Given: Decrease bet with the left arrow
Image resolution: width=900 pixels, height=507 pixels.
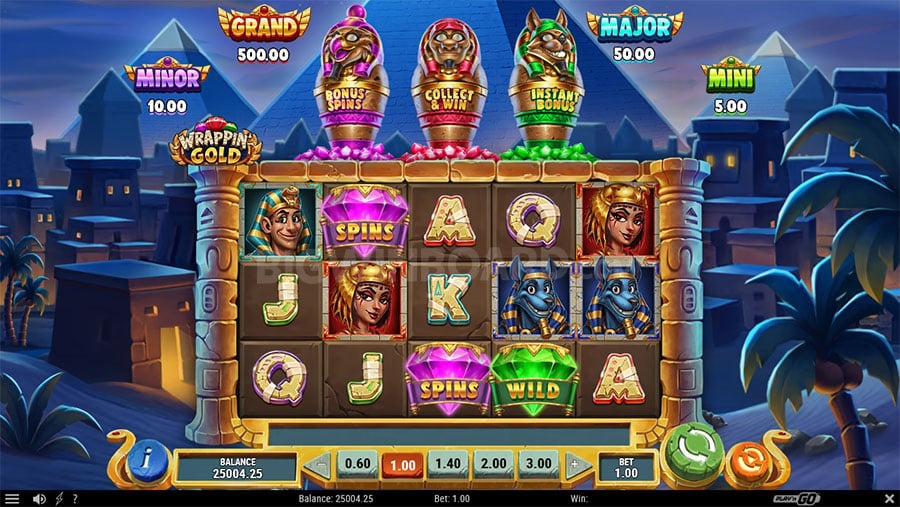Looking at the screenshot, I should coord(319,465).
